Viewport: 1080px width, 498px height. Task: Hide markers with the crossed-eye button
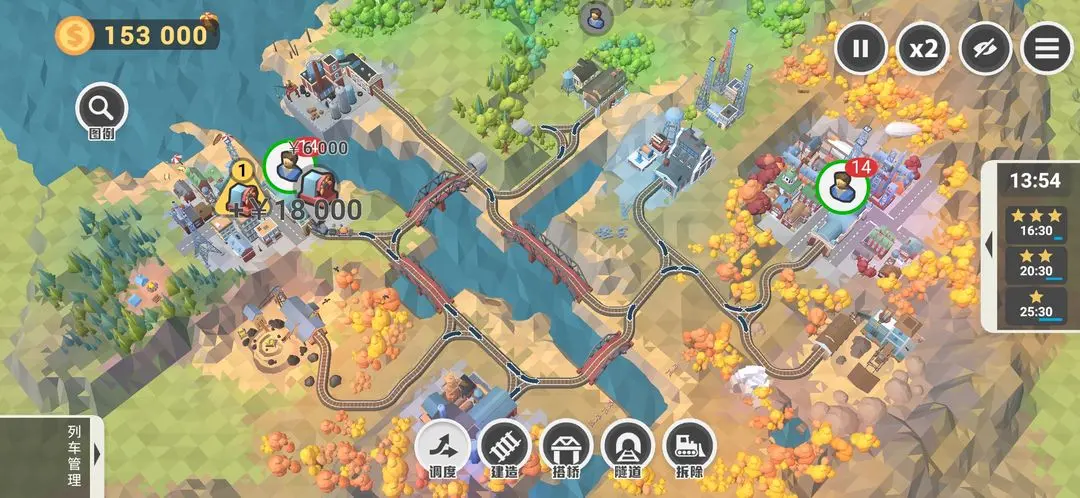click(985, 47)
